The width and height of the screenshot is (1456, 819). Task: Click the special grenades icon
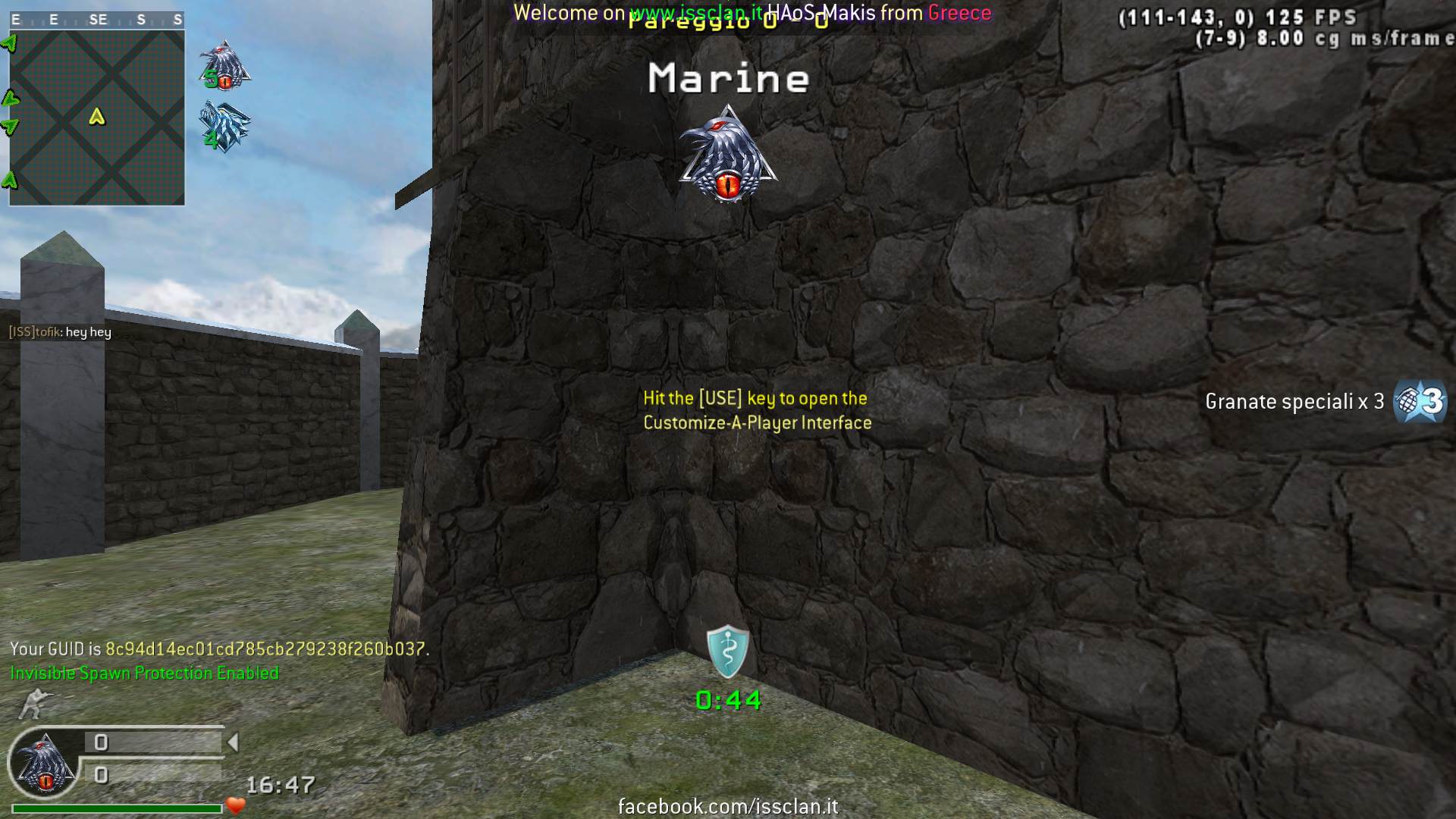click(x=1421, y=400)
